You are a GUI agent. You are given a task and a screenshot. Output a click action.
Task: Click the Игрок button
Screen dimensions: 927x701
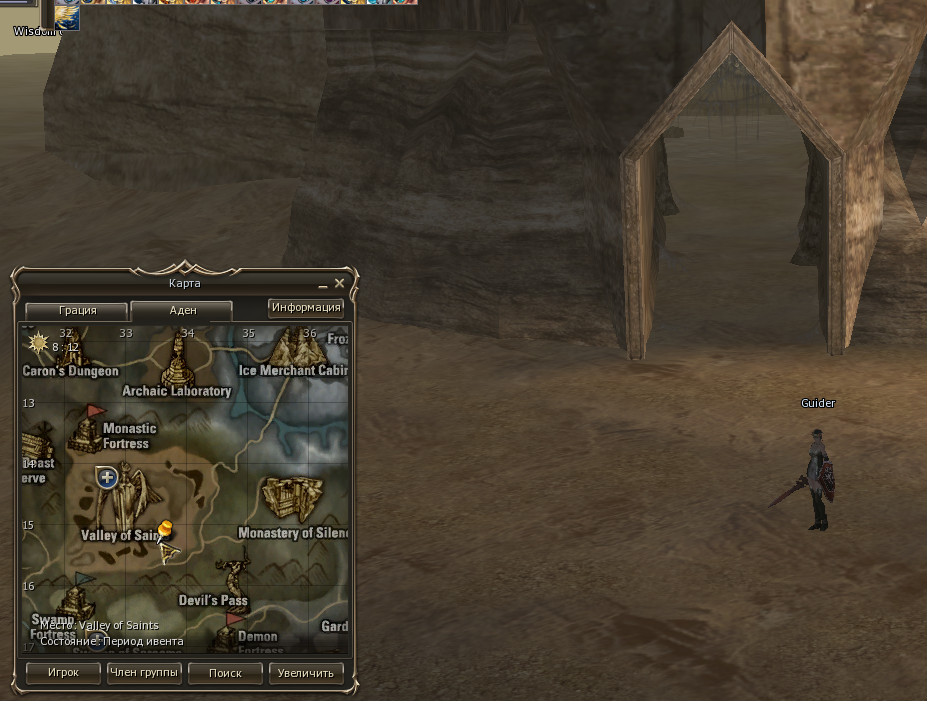tap(63, 673)
